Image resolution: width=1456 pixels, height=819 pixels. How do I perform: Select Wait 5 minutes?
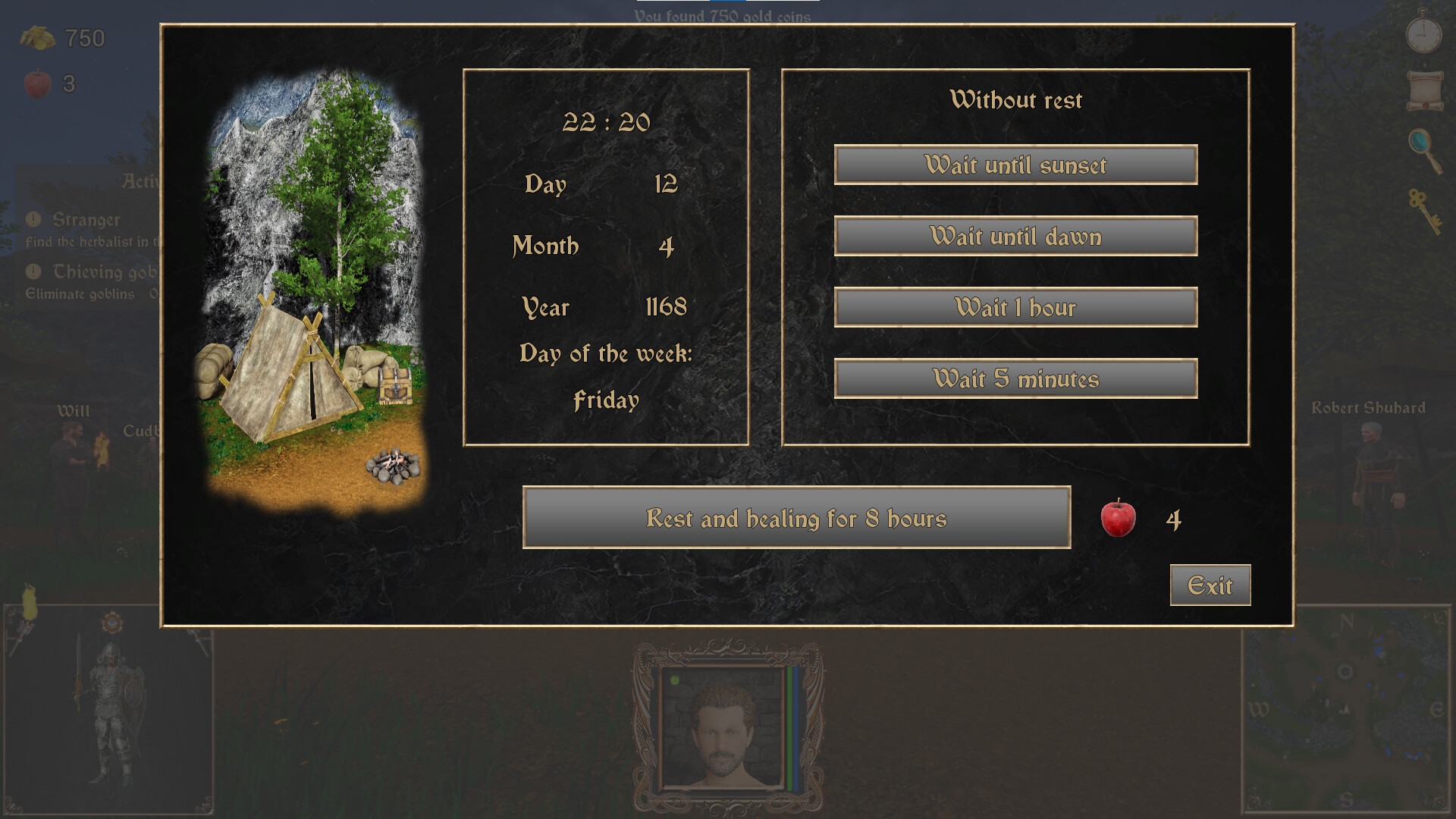(1016, 378)
